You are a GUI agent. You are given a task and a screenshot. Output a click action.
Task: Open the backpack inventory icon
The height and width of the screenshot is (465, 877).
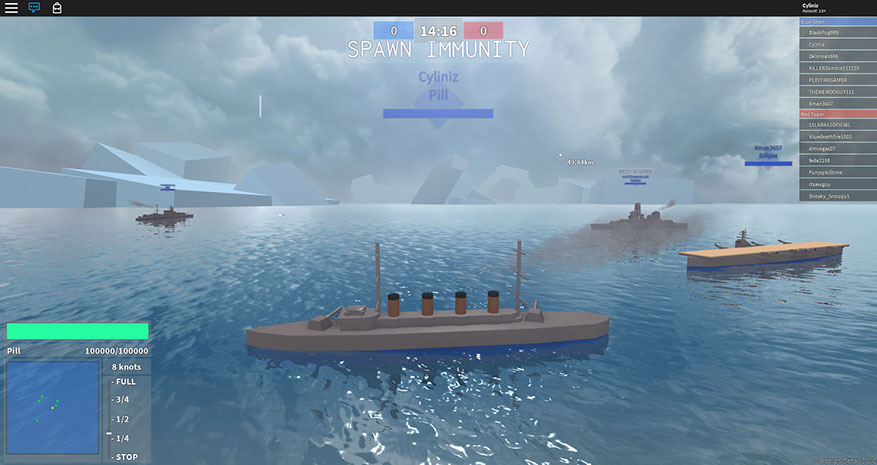coord(57,7)
